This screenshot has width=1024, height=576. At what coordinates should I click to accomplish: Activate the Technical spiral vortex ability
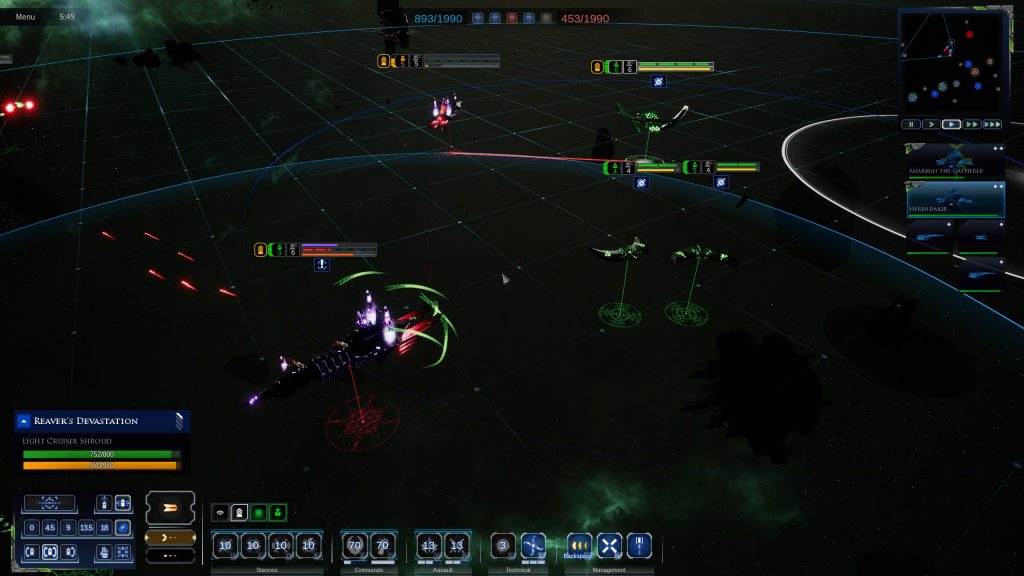point(533,546)
